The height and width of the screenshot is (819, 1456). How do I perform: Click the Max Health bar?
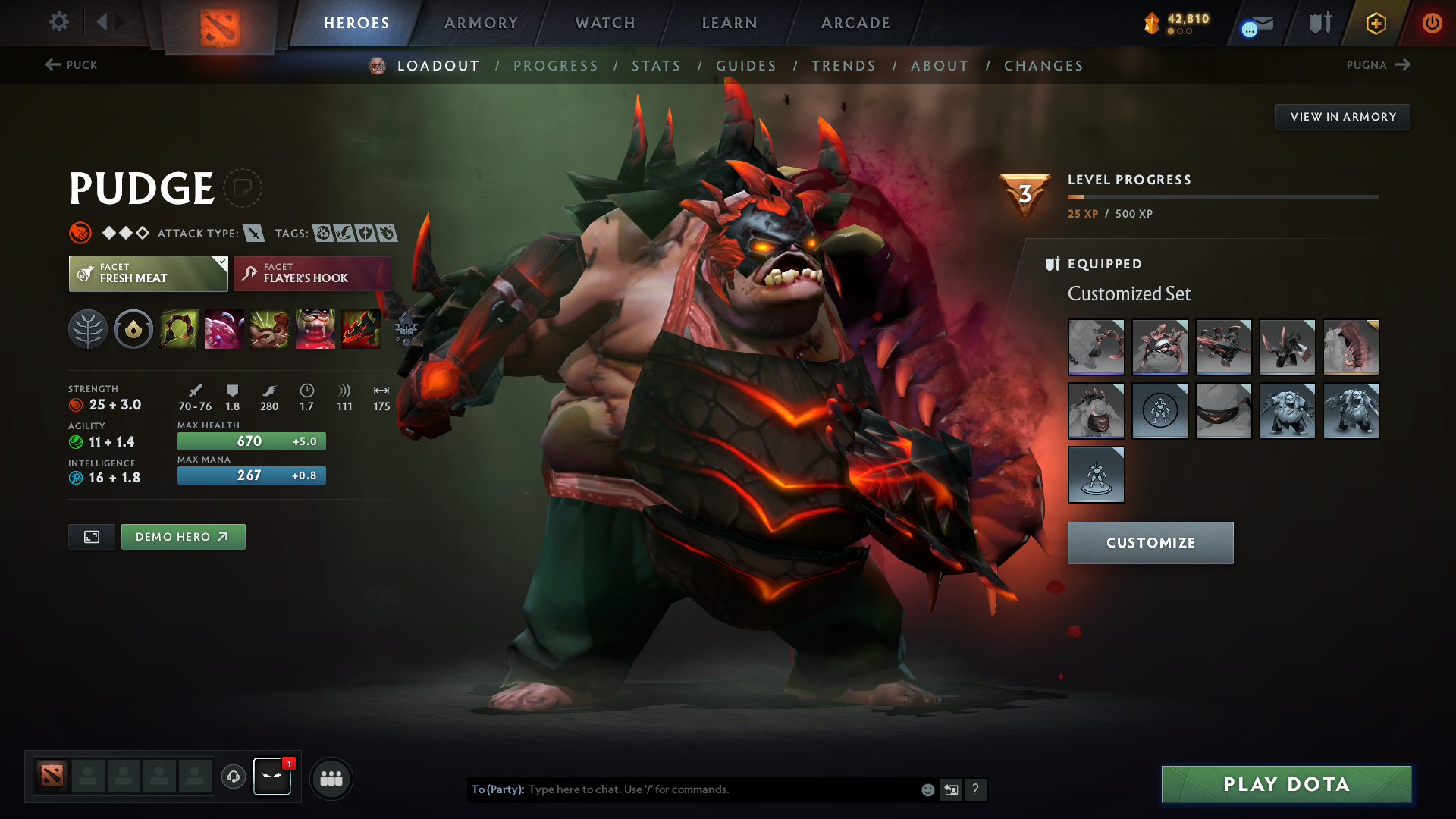click(251, 441)
